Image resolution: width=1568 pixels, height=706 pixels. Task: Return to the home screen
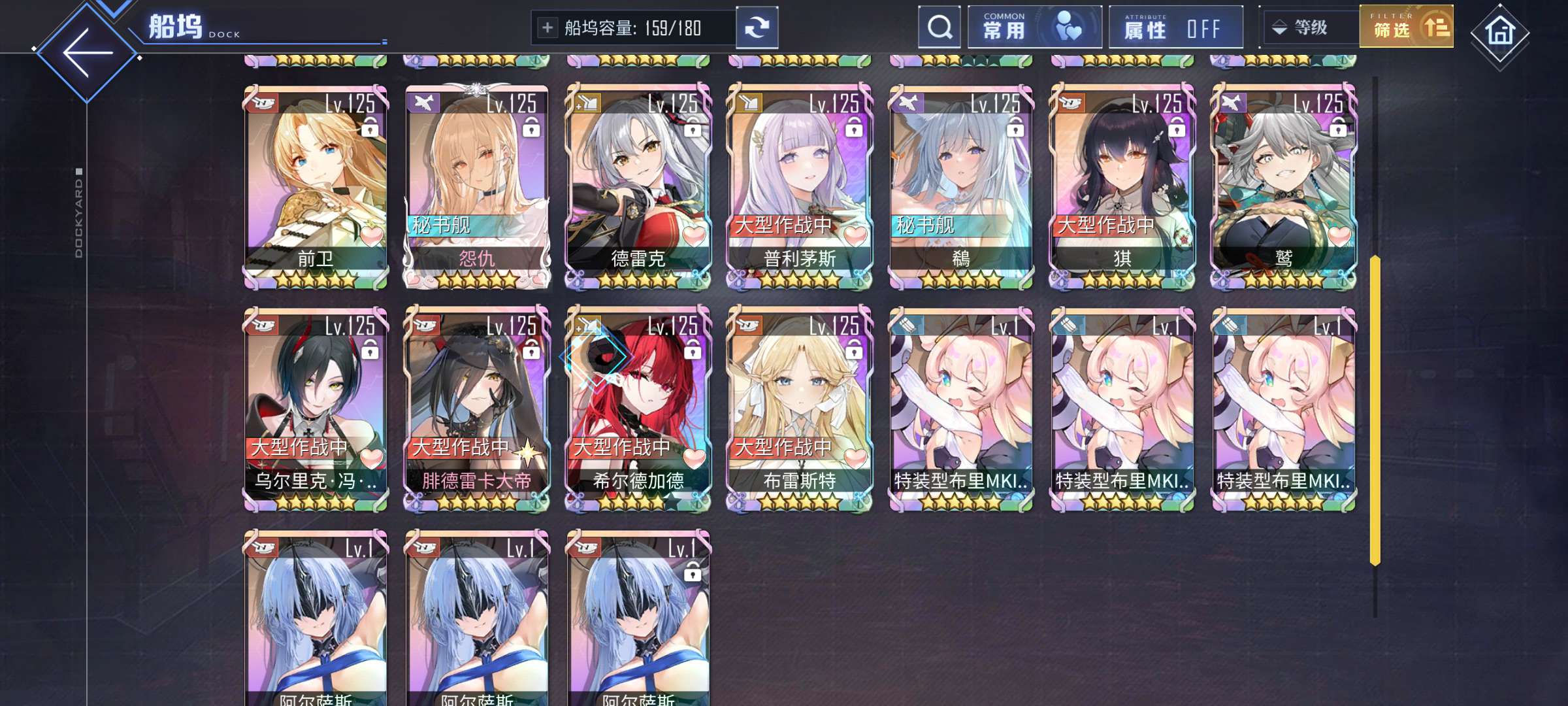point(1499,31)
